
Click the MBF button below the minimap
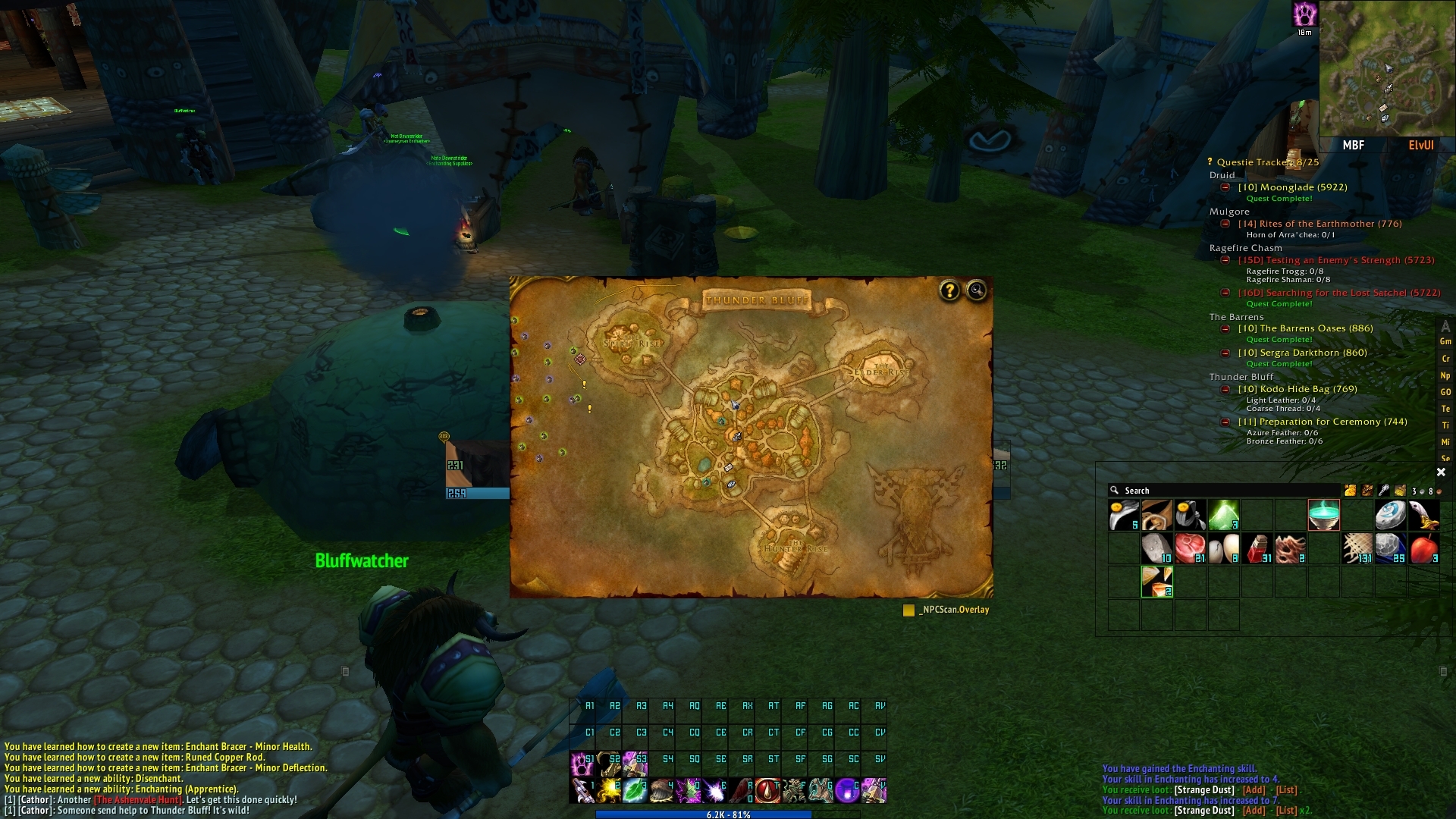point(1354,146)
